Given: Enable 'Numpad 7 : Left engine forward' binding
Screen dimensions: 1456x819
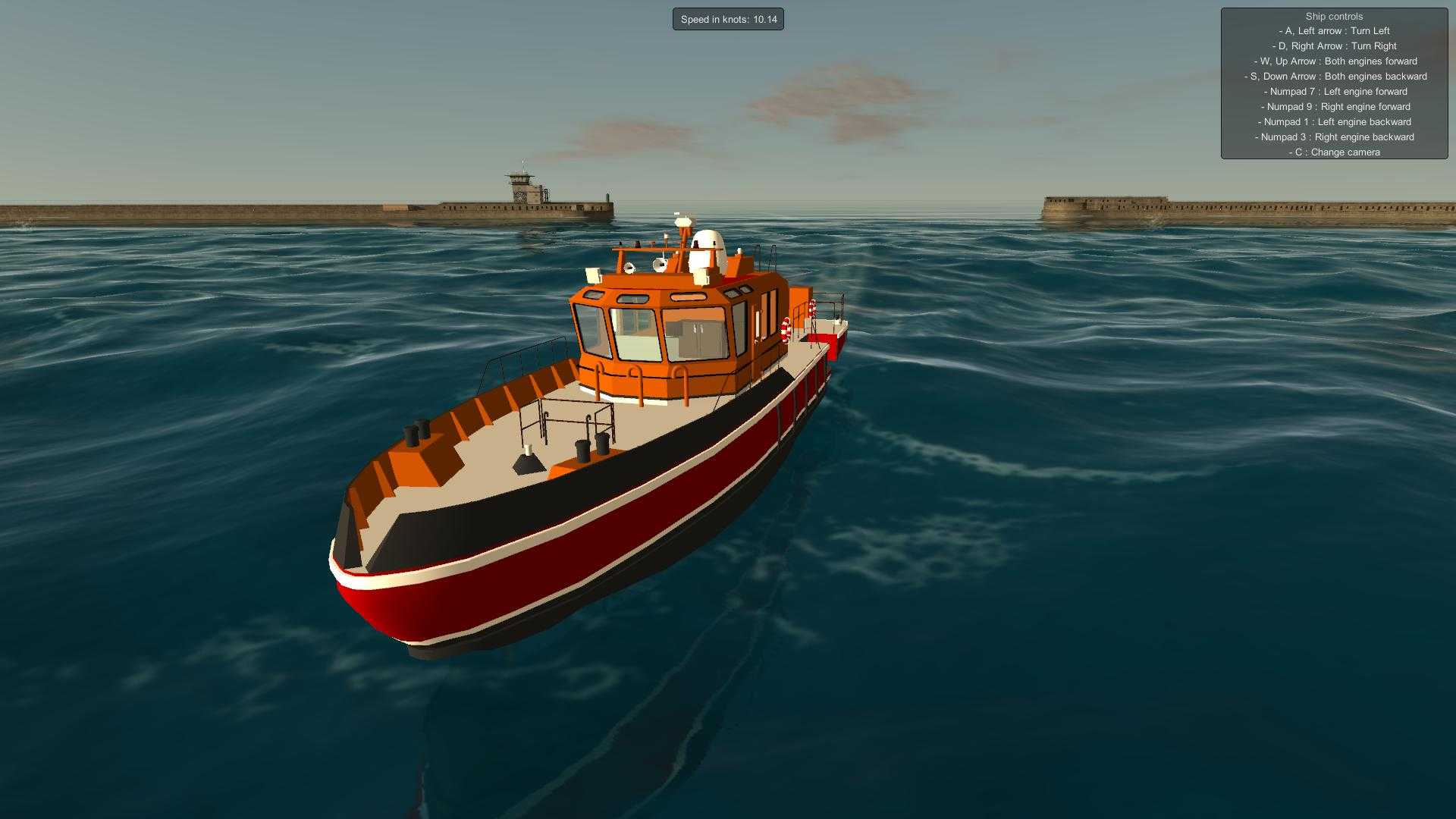Looking at the screenshot, I should (x=1334, y=91).
